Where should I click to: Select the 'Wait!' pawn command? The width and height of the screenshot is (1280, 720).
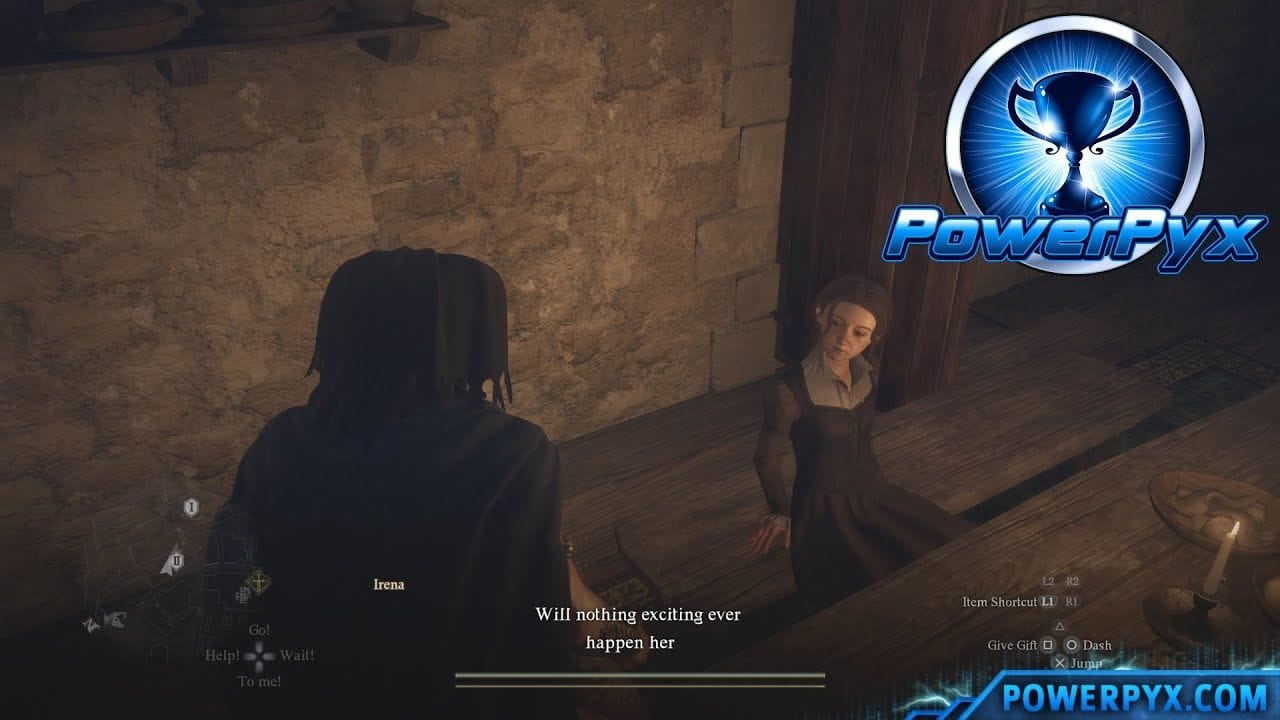(x=295, y=656)
